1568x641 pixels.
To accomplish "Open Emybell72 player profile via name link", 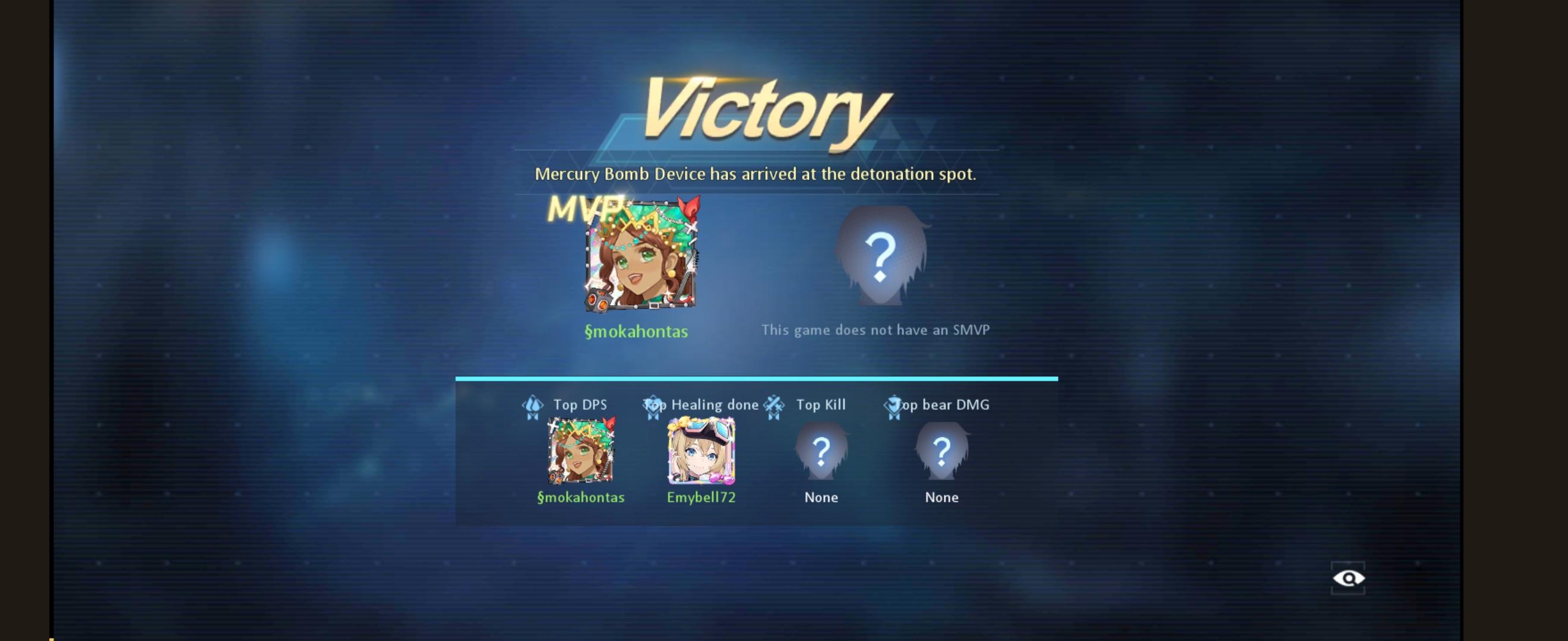I will pyautogui.click(x=701, y=496).
